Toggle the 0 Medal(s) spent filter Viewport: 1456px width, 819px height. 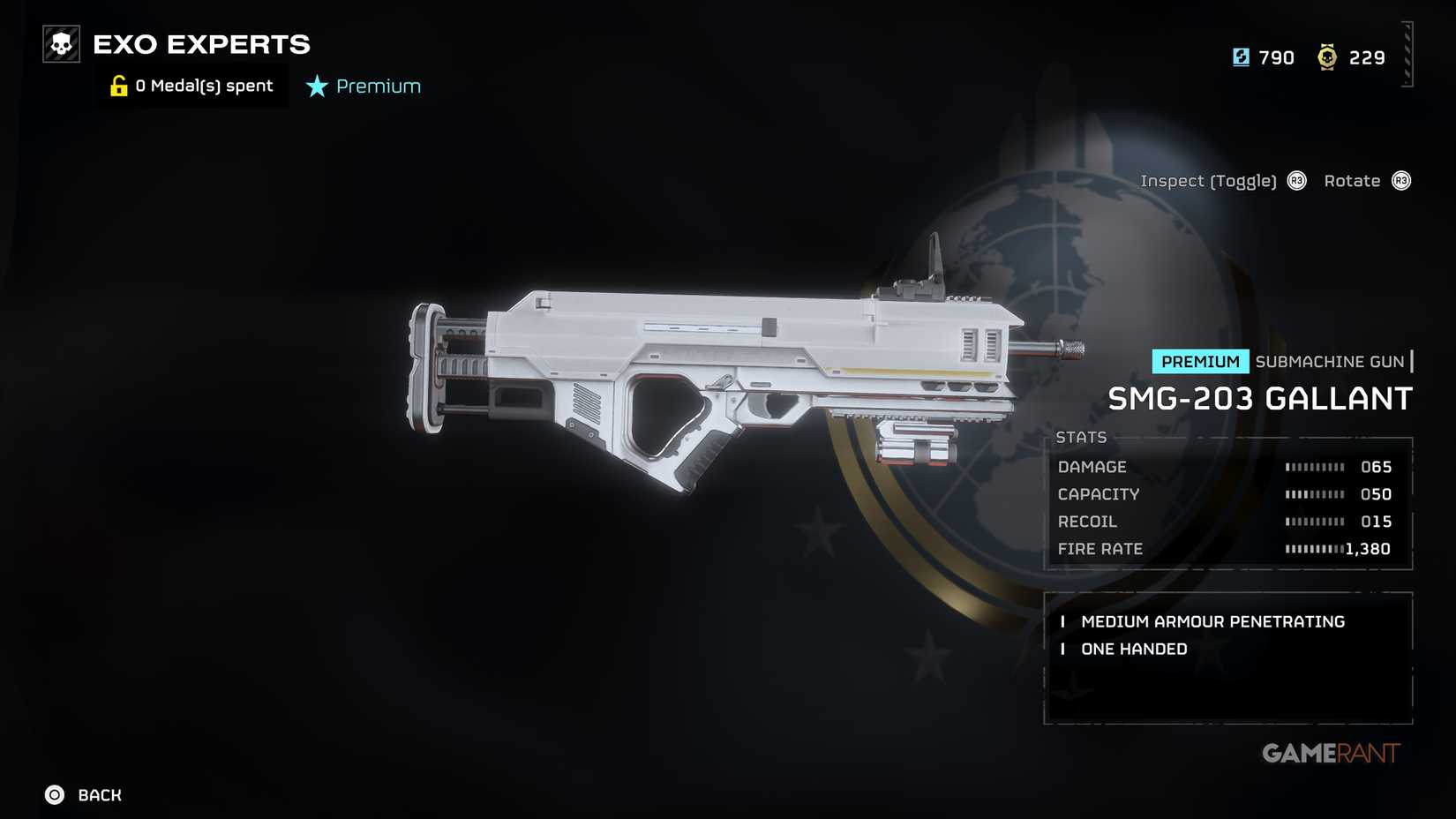(203, 85)
